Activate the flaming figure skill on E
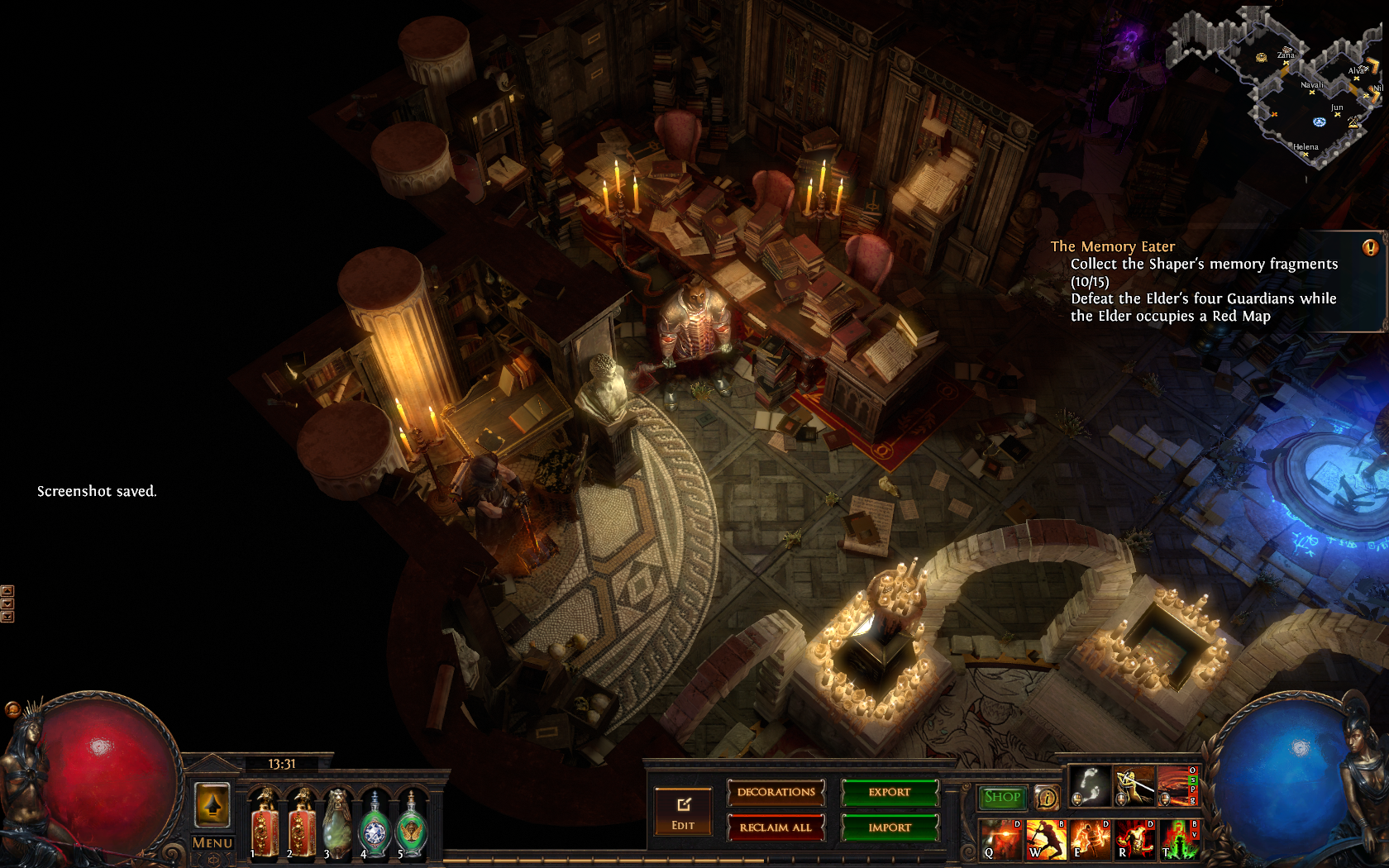This screenshot has height=868, width=1389. click(x=1091, y=839)
